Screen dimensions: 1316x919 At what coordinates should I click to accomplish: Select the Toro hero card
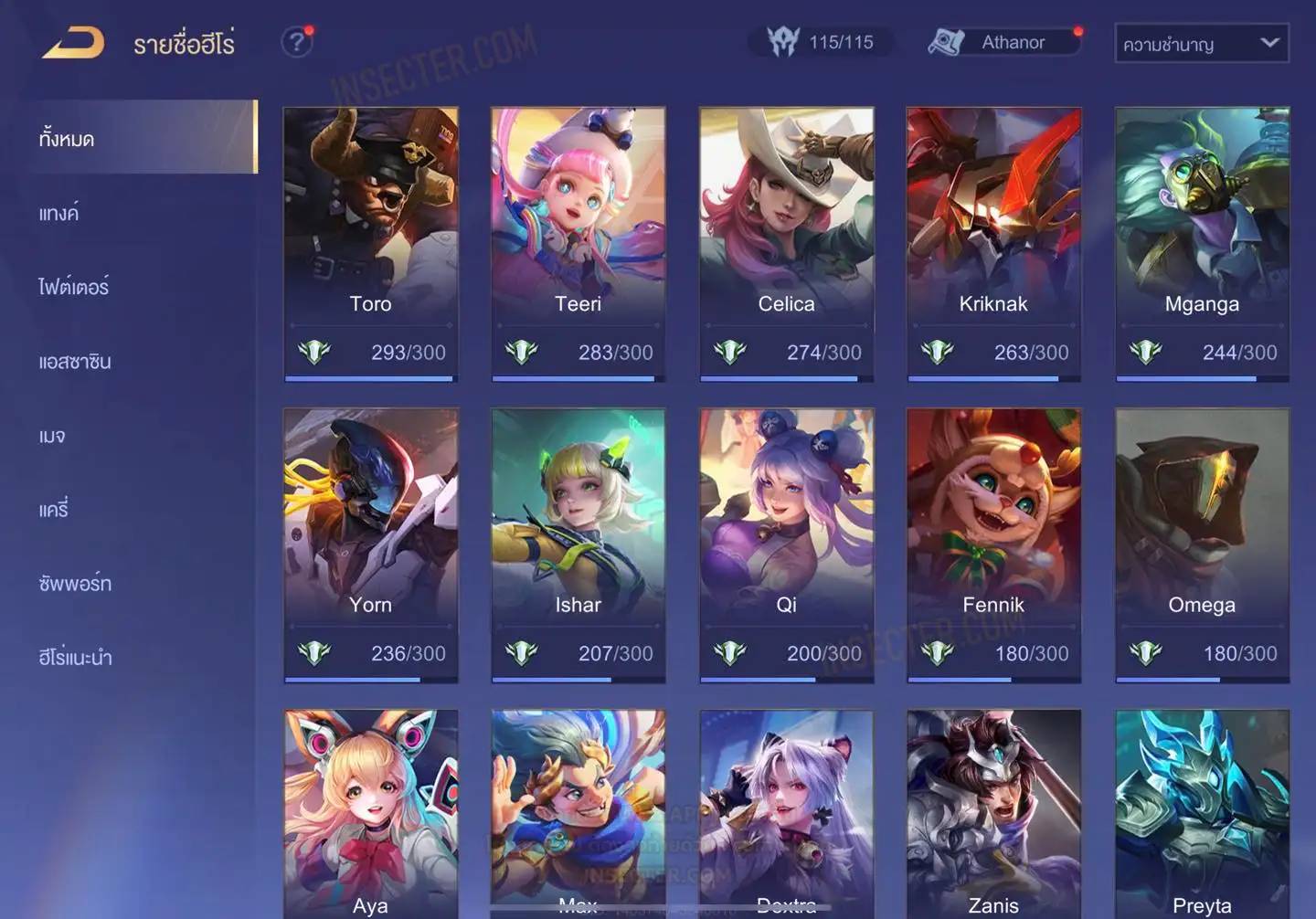(370, 242)
